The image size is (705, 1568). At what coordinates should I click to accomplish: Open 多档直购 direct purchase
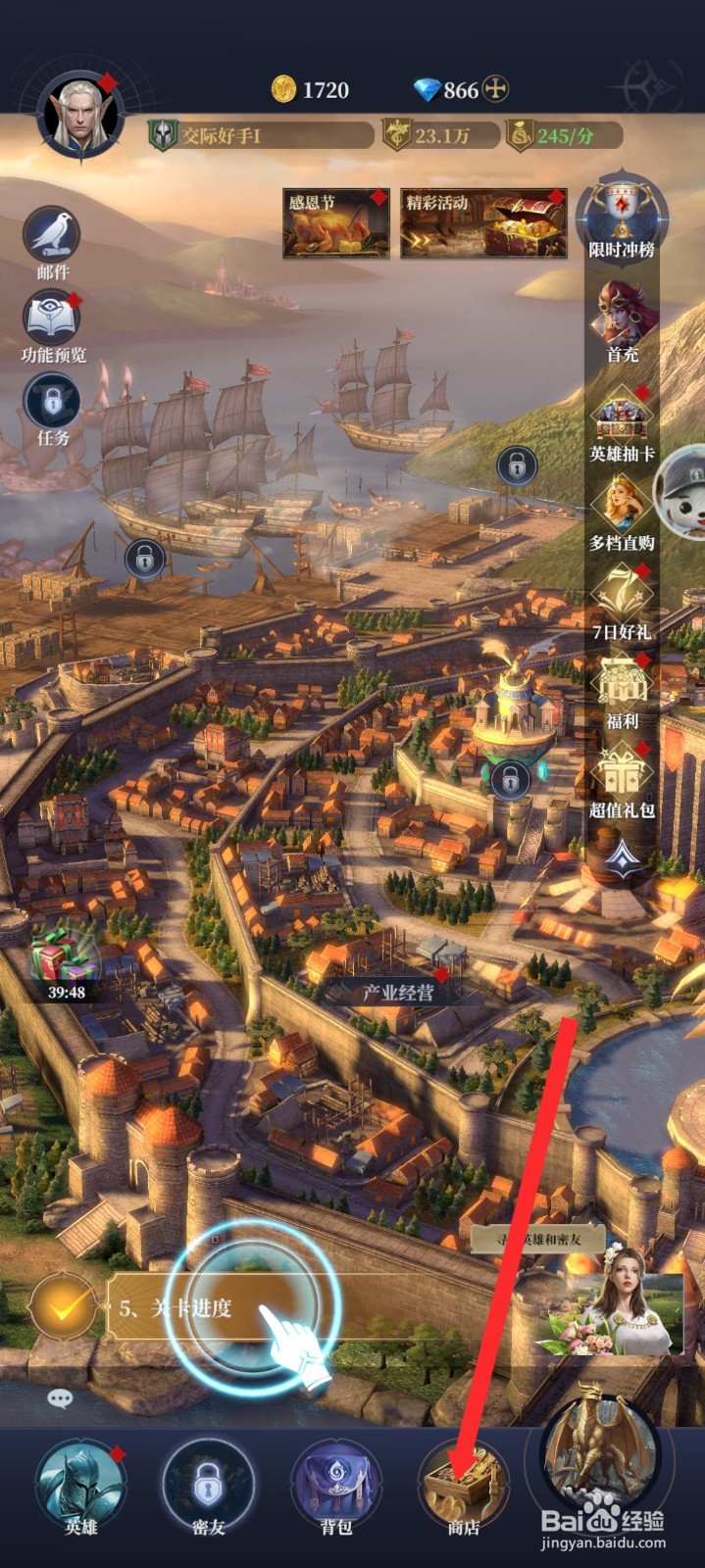click(x=623, y=510)
